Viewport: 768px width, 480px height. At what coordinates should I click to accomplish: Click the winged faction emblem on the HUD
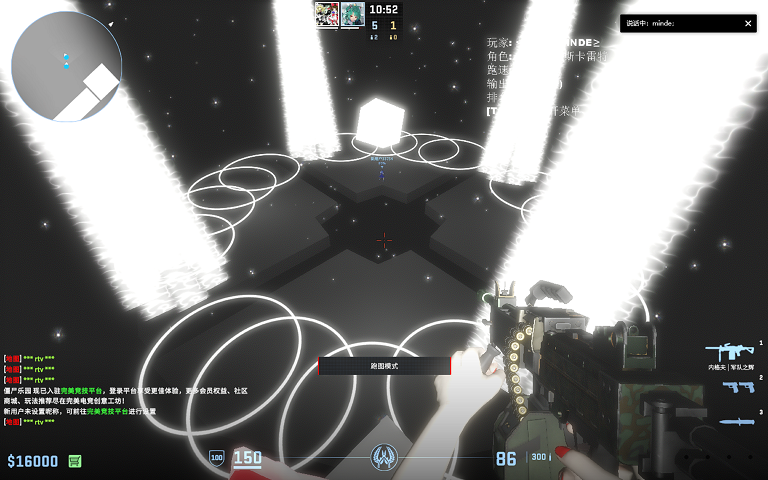(x=383, y=458)
